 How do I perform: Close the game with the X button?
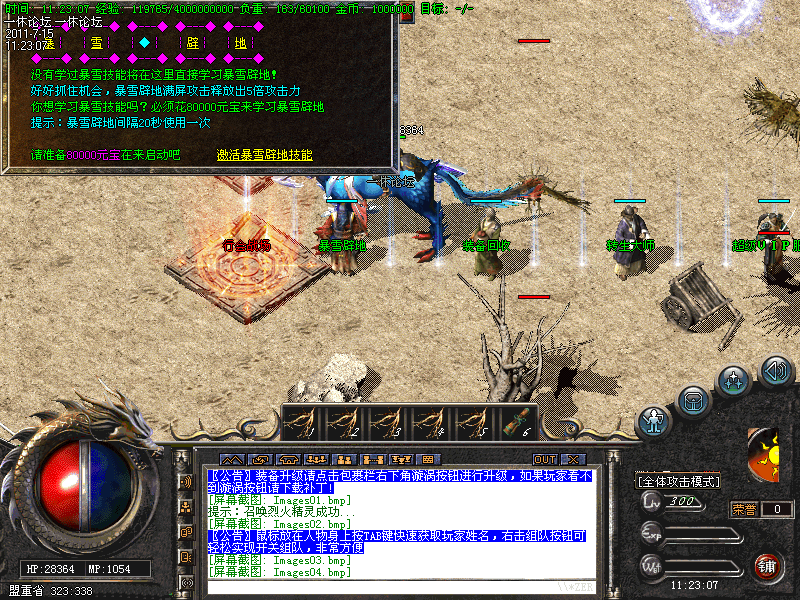[x=572, y=460]
